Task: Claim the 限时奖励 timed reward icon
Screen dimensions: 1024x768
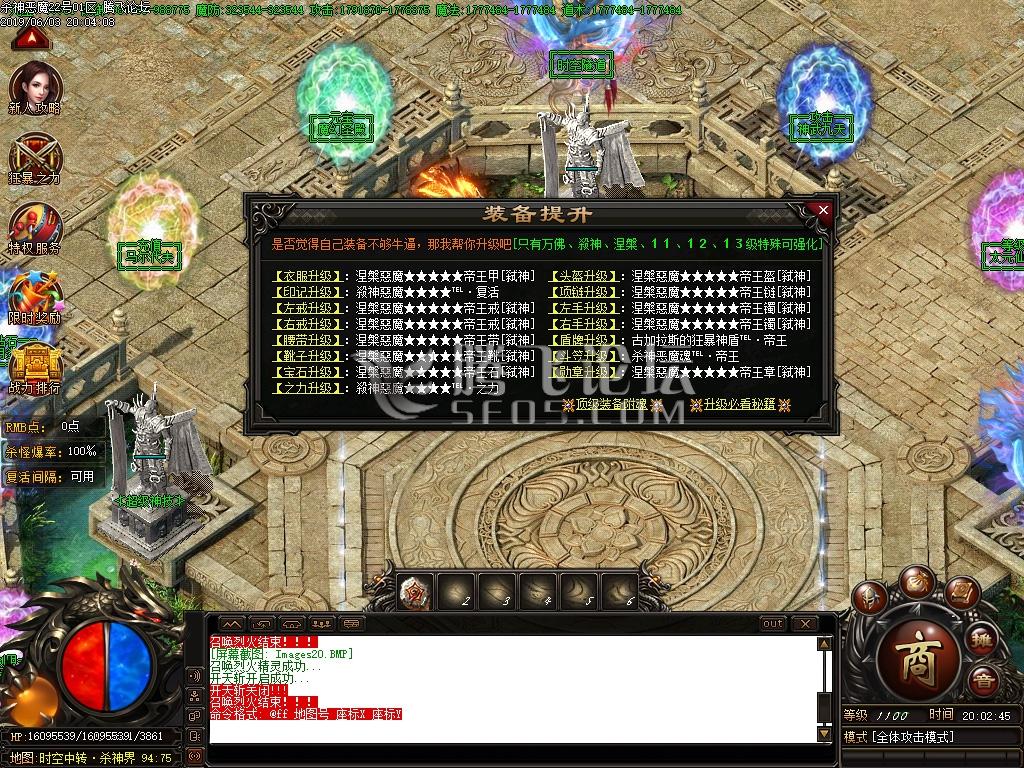Action: click(x=36, y=298)
